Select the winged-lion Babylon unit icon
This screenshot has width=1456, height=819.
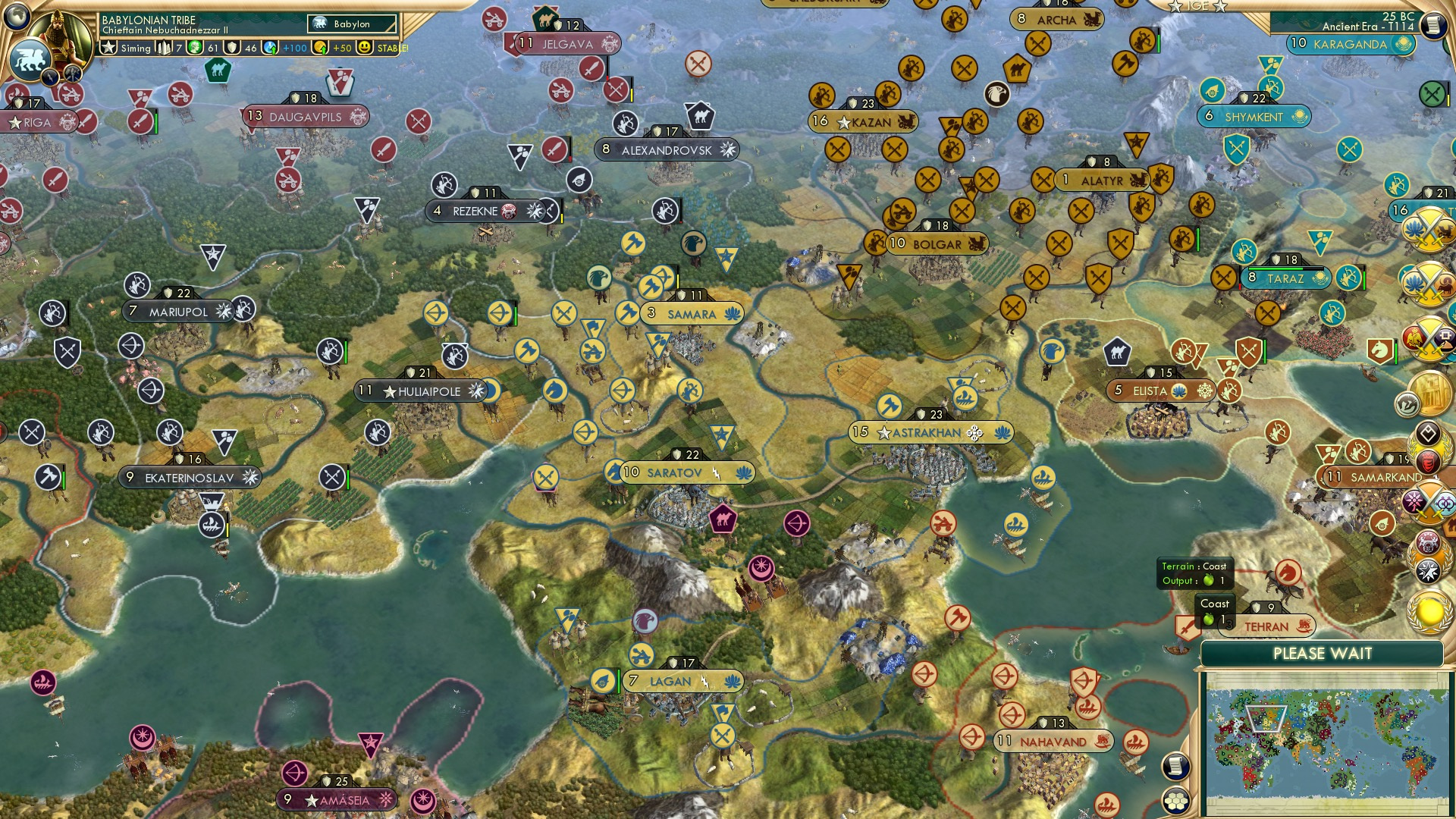click(30, 57)
